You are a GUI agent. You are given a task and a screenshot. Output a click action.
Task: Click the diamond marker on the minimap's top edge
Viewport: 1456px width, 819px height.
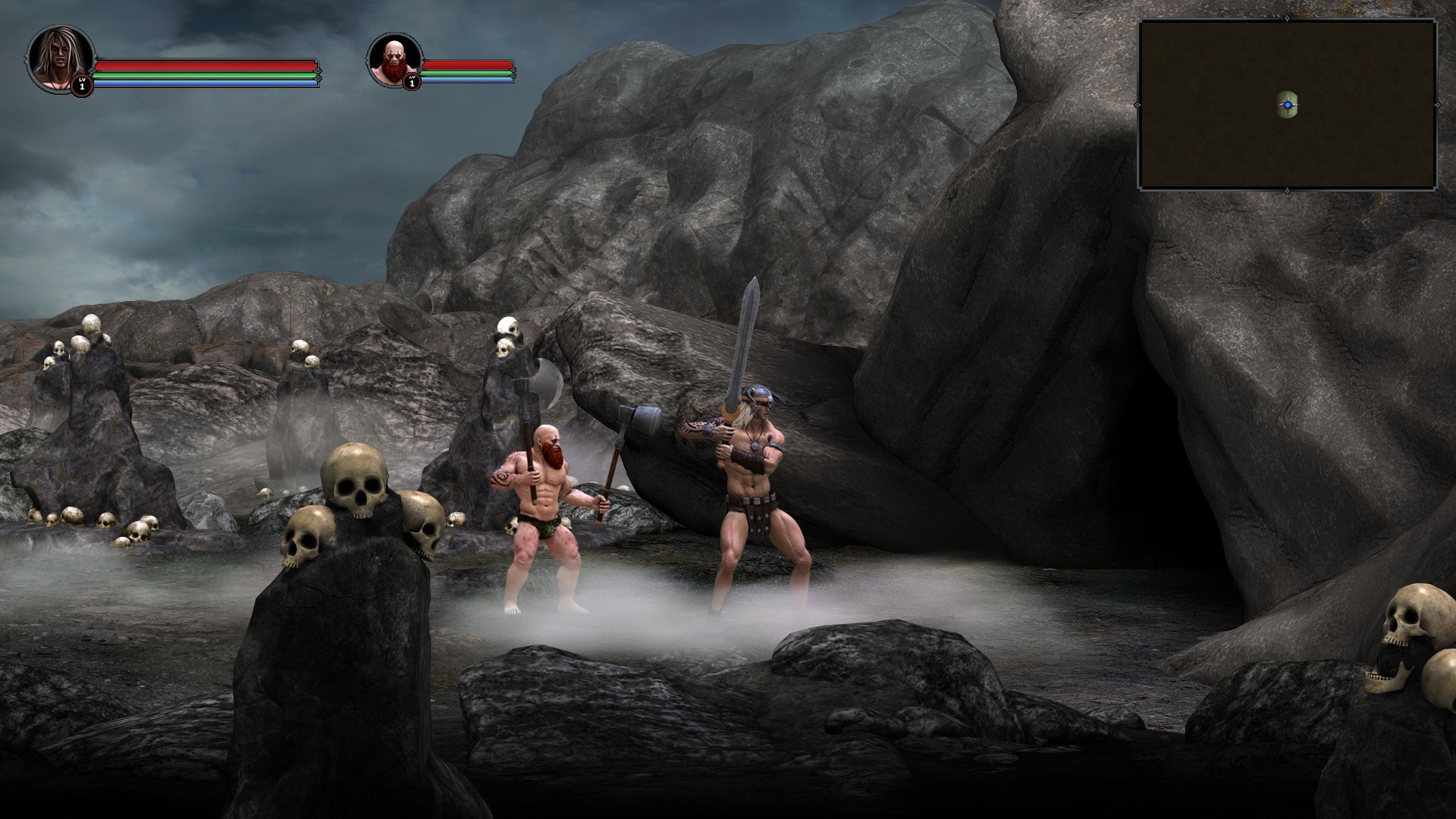pyautogui.click(x=1287, y=18)
